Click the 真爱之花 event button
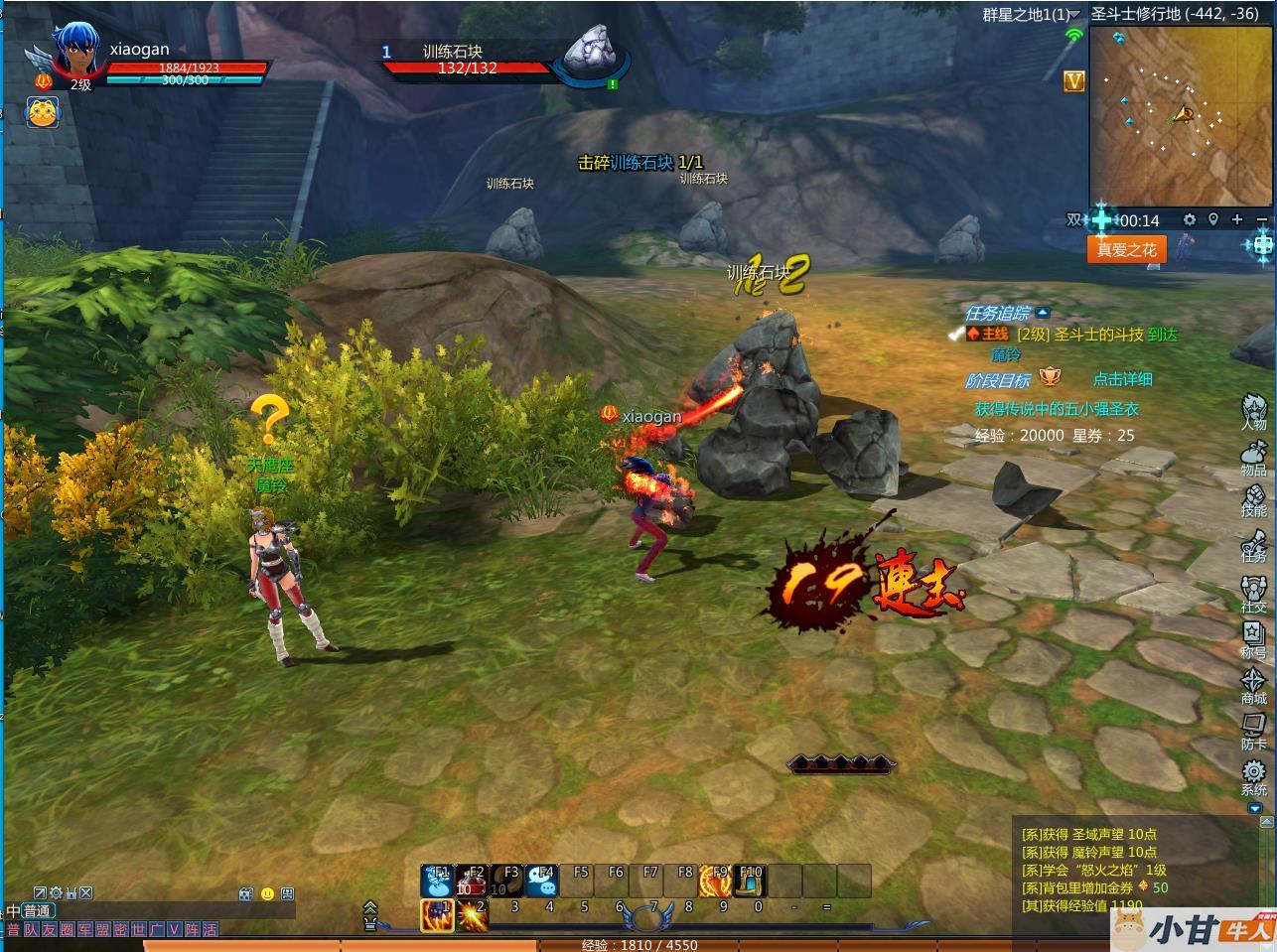The height and width of the screenshot is (952, 1277). 1126,249
